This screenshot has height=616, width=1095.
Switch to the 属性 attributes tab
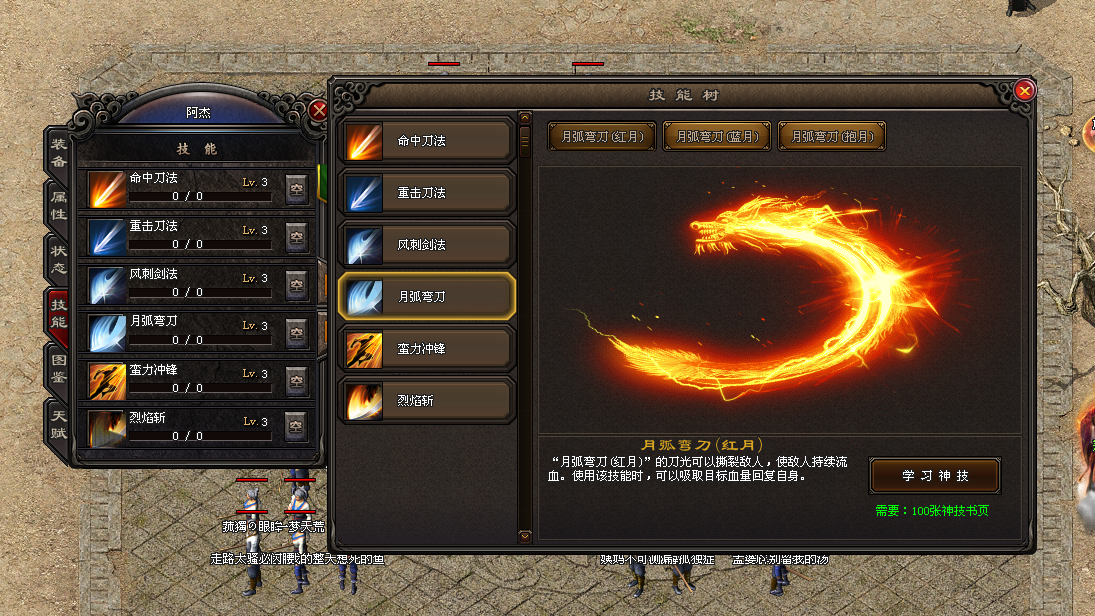pos(59,205)
